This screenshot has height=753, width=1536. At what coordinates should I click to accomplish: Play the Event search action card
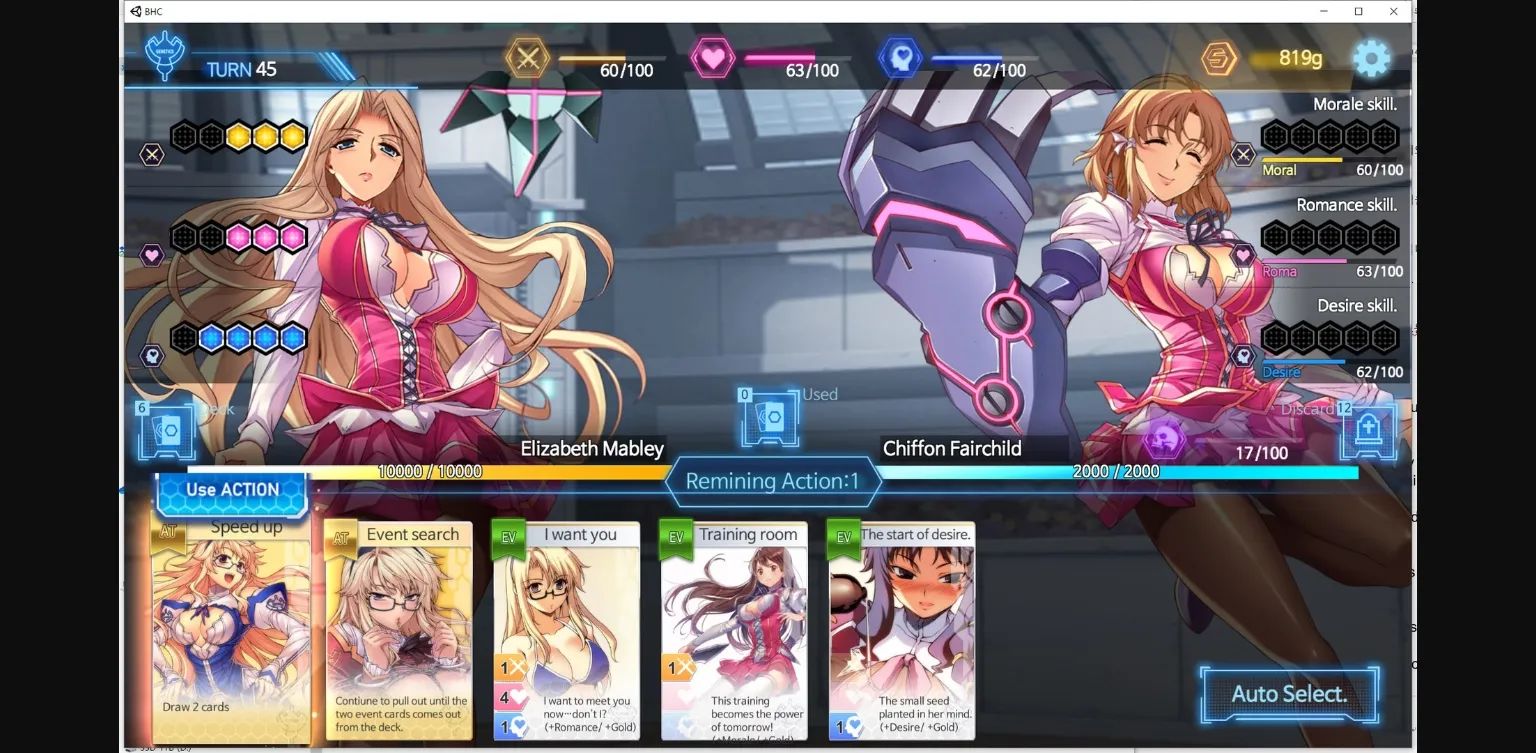399,630
